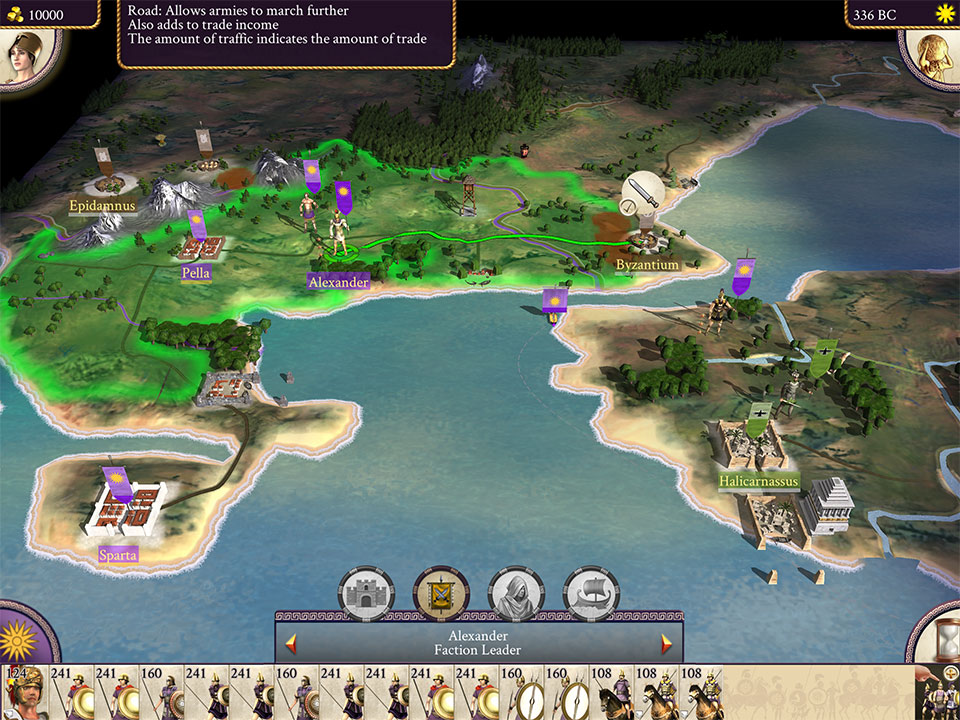Switch to the armies tab with the banner icon
The width and height of the screenshot is (960, 720).
click(x=441, y=593)
